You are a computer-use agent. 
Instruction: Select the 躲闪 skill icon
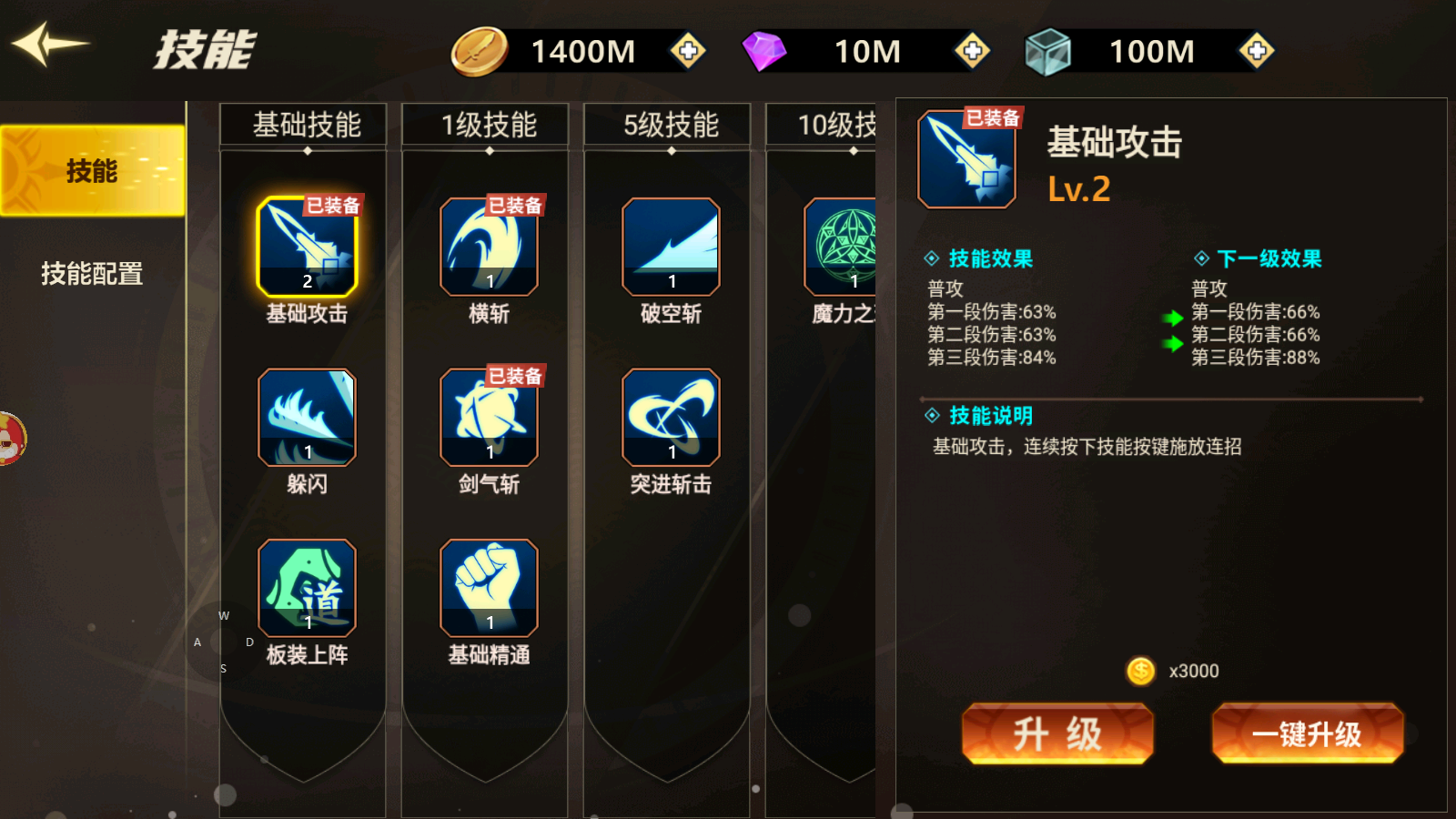pos(305,417)
